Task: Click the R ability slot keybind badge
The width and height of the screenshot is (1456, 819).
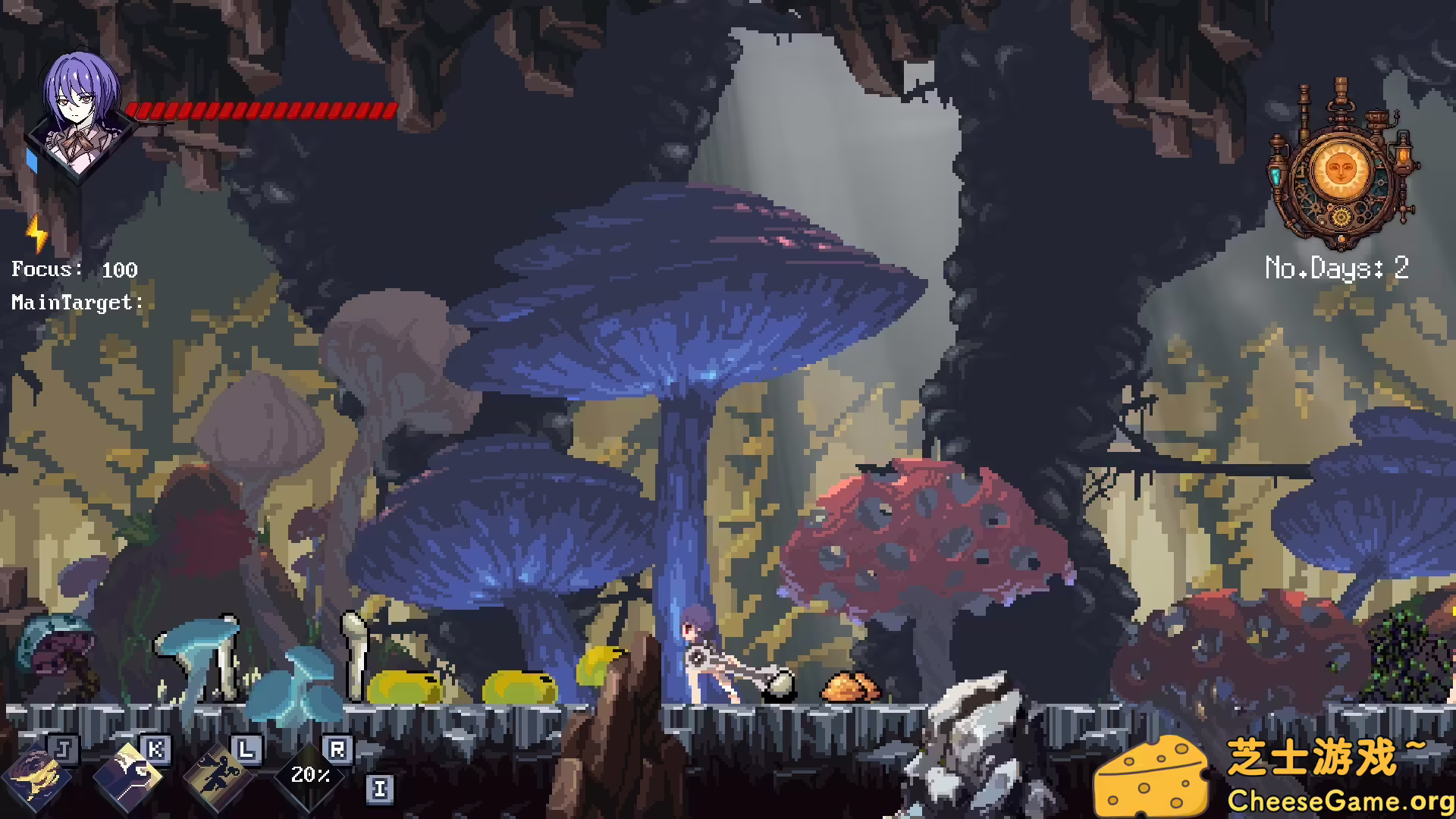Action: click(339, 749)
